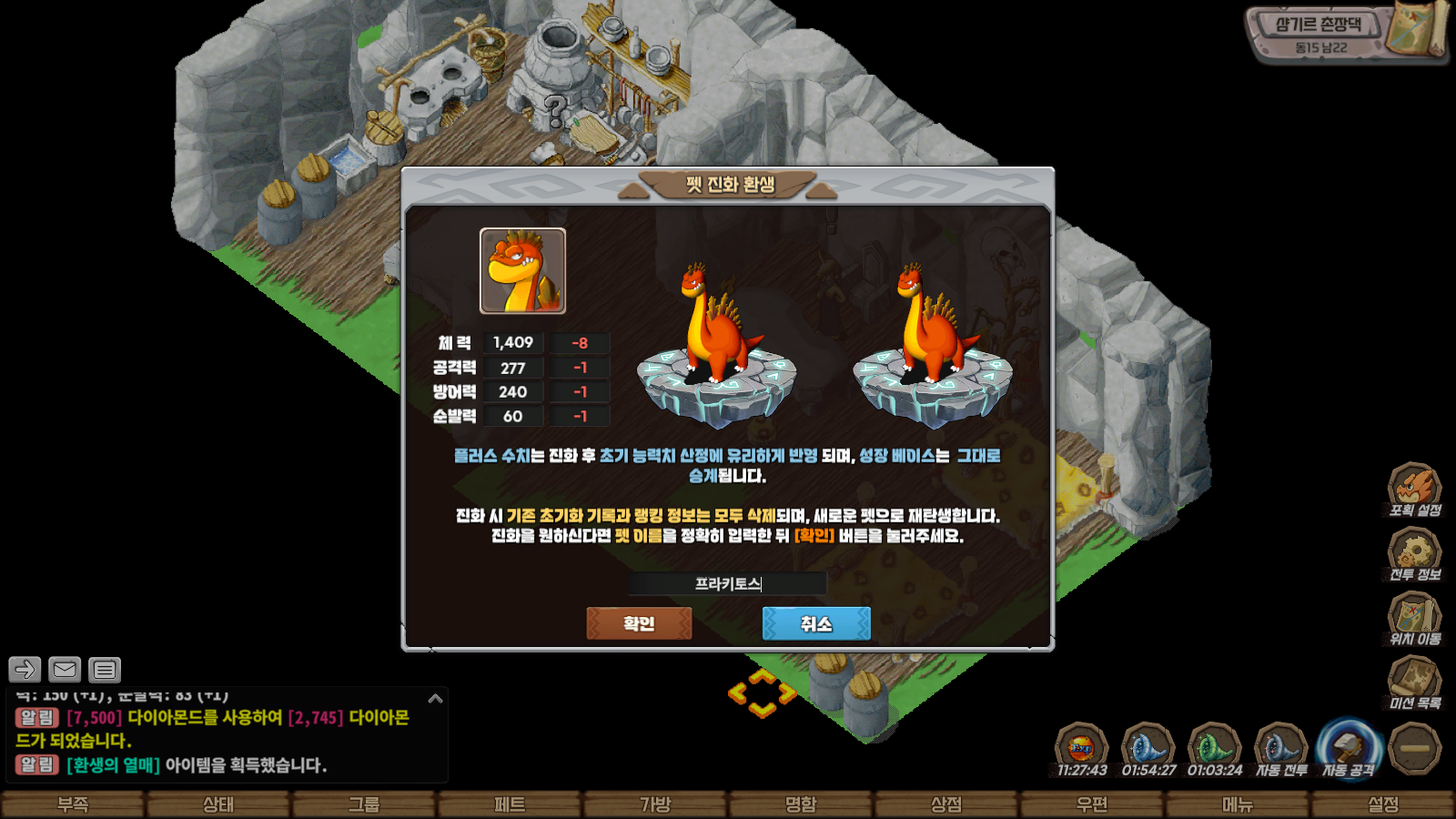Screen dimensions: 1456x819
Task: Open the 우편 (mail) menu
Action: (1092, 804)
